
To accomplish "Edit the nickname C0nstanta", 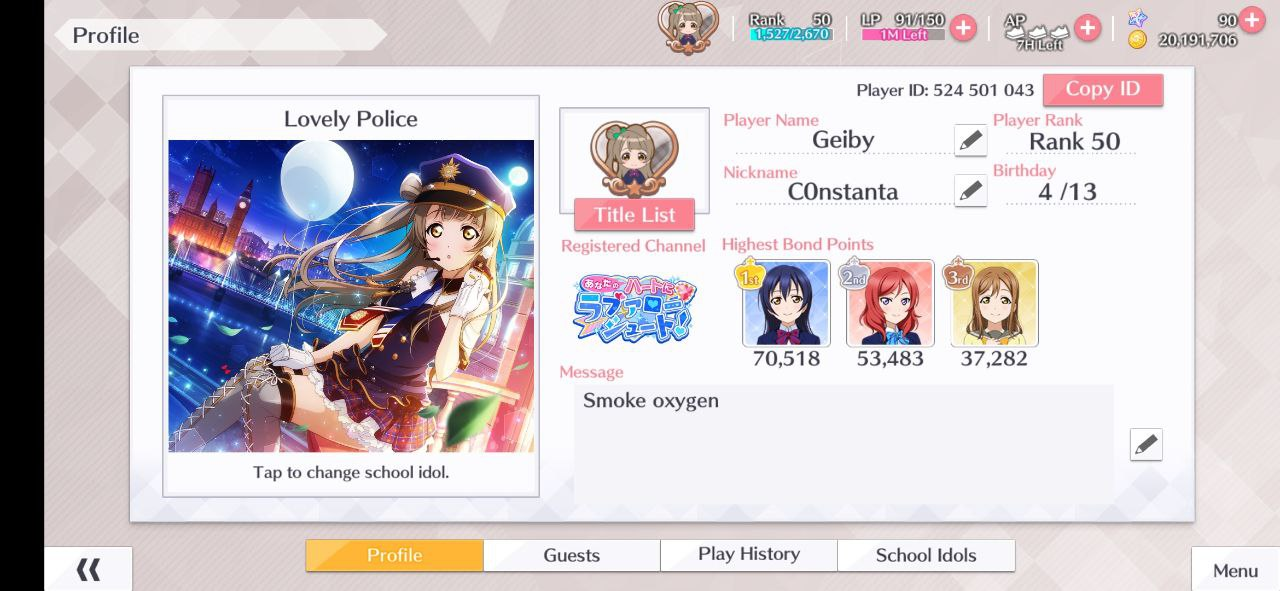I will pyautogui.click(x=970, y=191).
